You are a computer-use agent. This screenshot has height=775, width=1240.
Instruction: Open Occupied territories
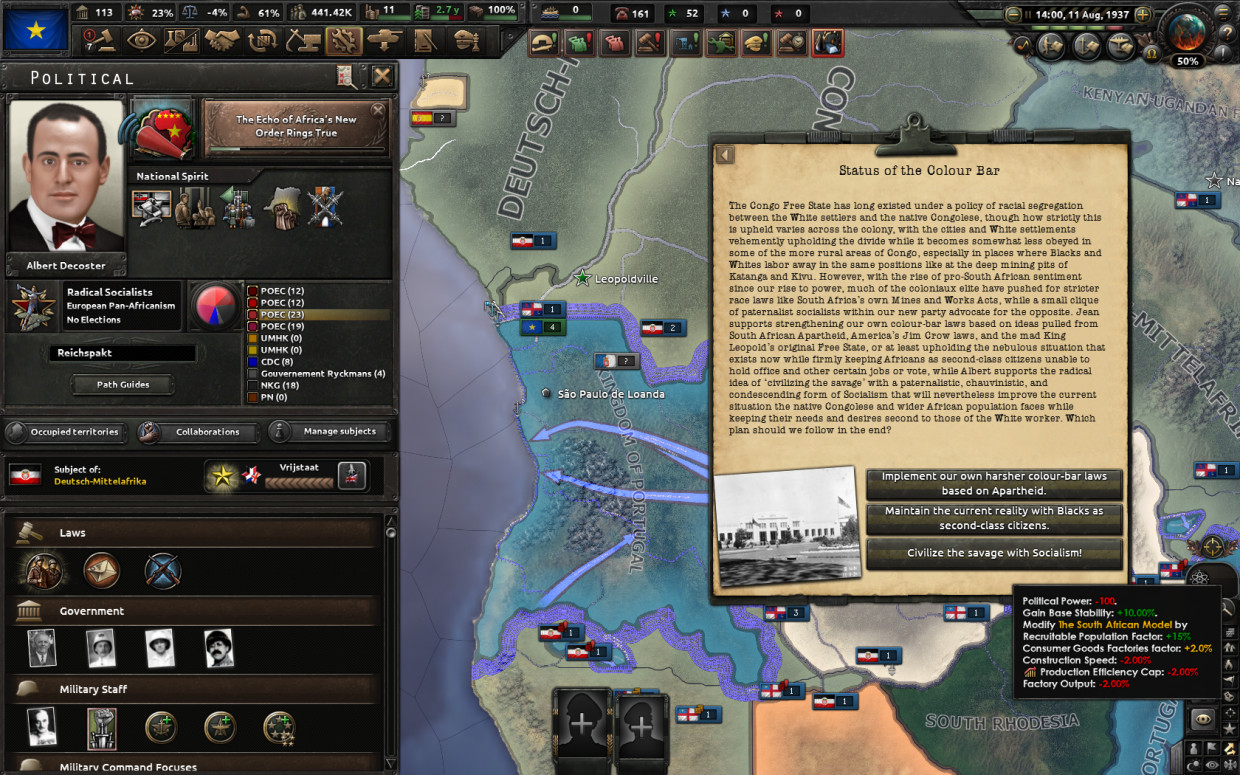tap(64, 432)
